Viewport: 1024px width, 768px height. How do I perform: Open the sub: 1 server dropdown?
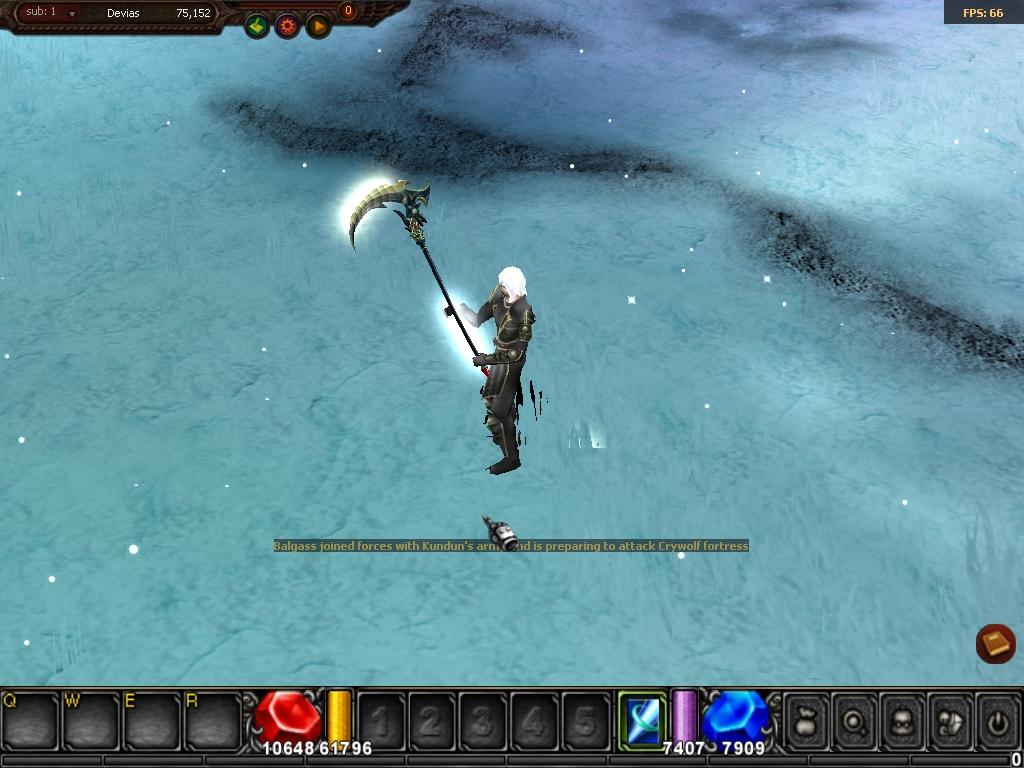click(x=72, y=14)
